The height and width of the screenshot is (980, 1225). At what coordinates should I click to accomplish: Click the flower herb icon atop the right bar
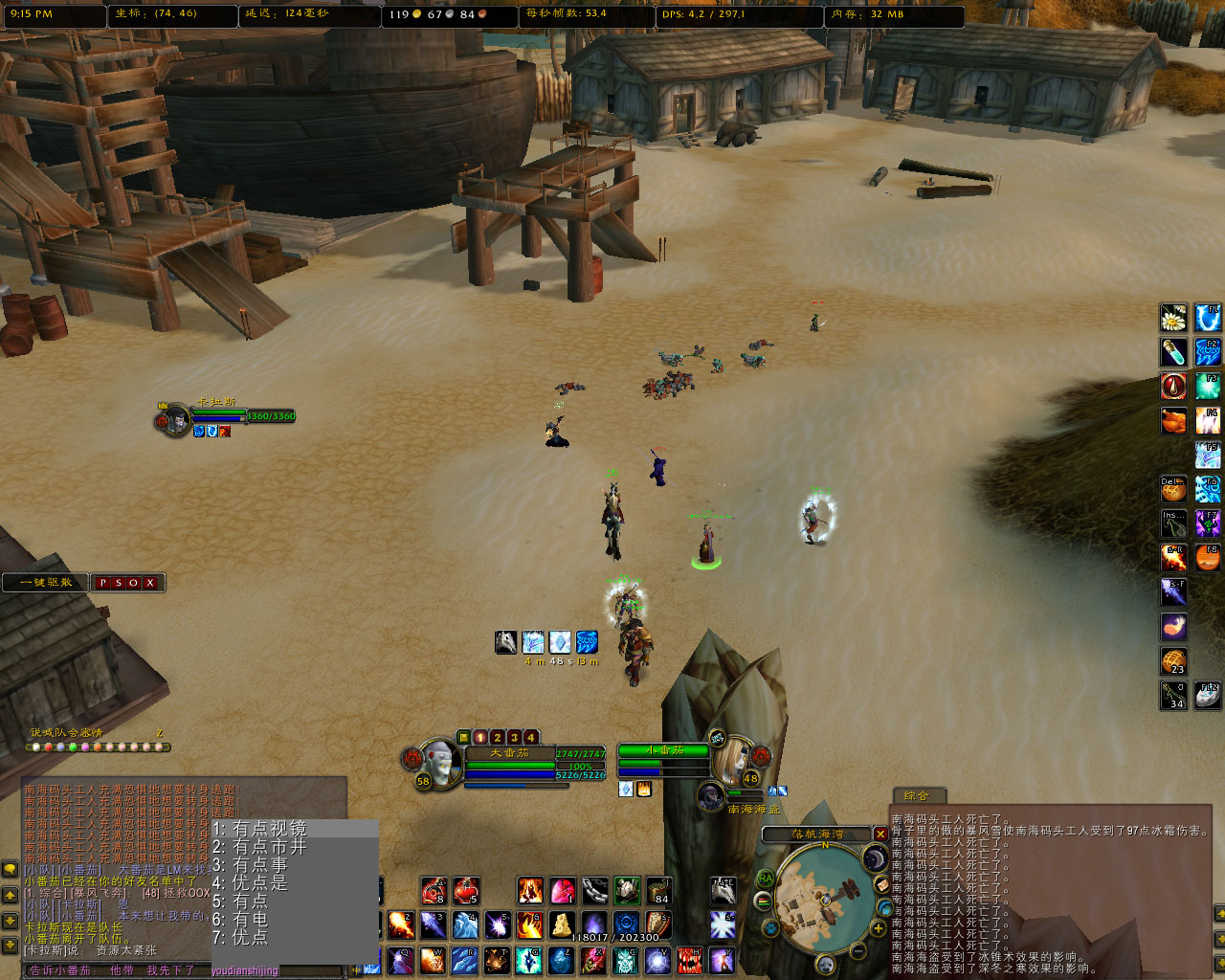coord(1173,319)
